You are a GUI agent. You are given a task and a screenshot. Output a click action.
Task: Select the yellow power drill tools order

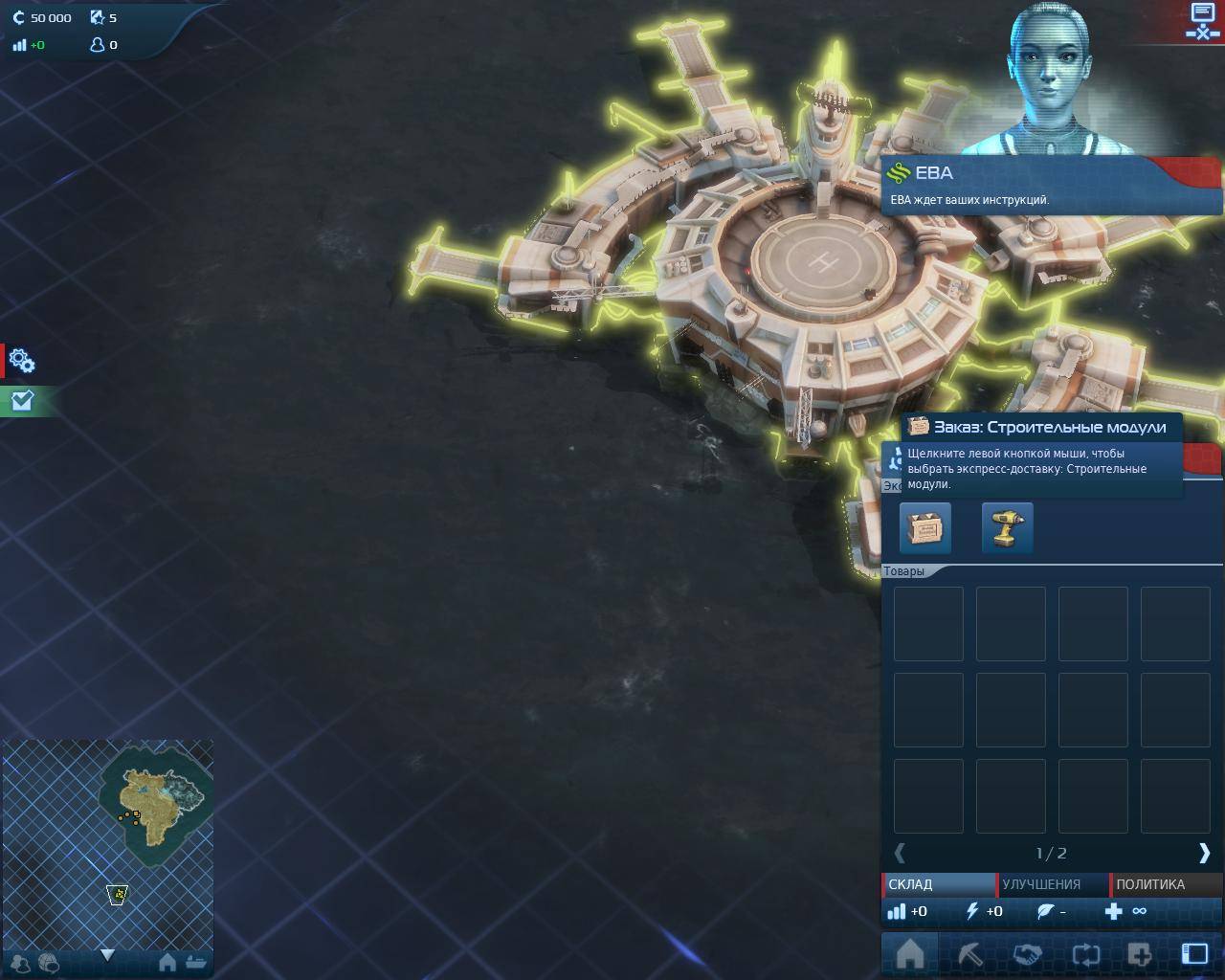point(1007,527)
